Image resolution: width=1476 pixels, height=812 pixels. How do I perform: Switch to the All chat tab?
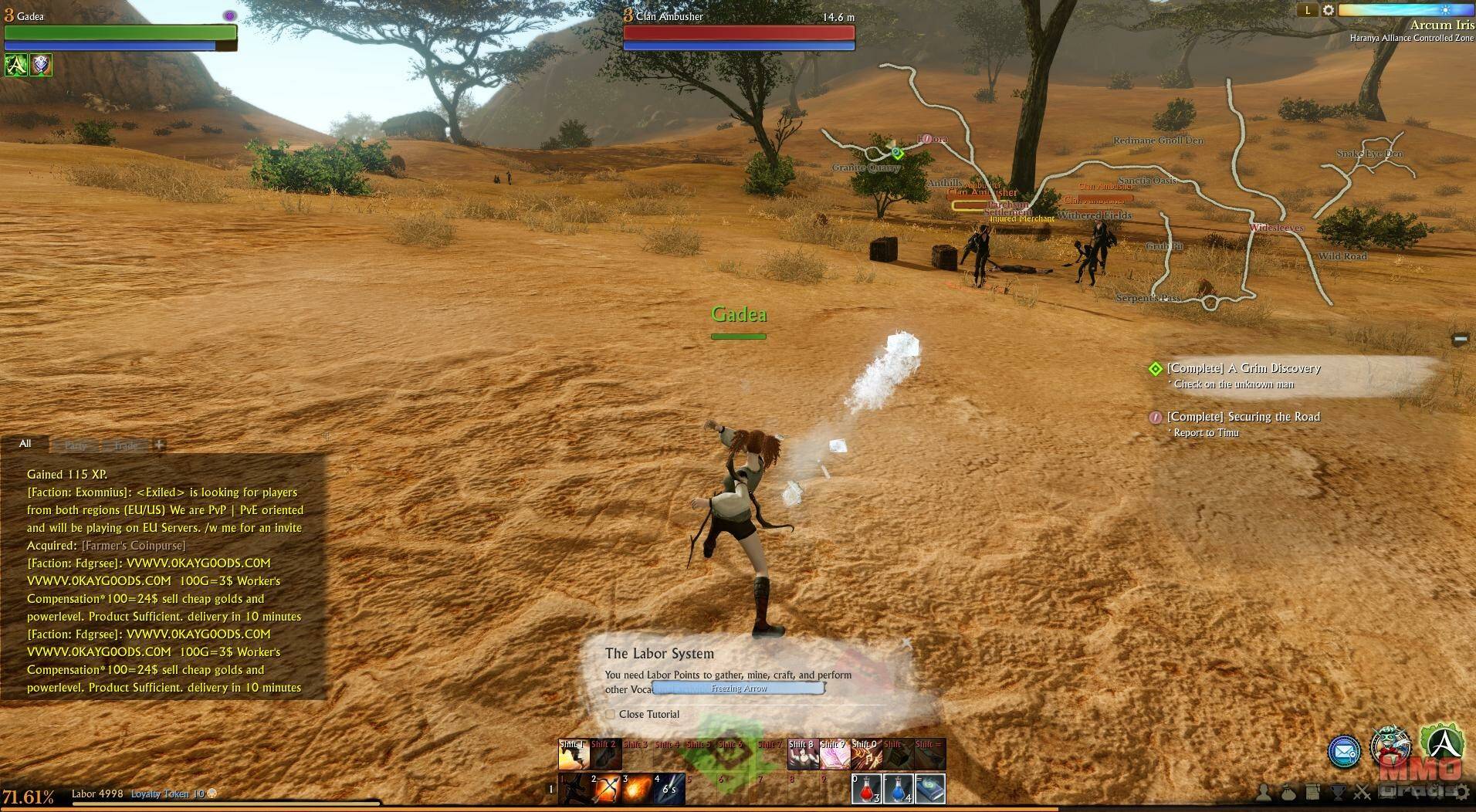pos(25,444)
